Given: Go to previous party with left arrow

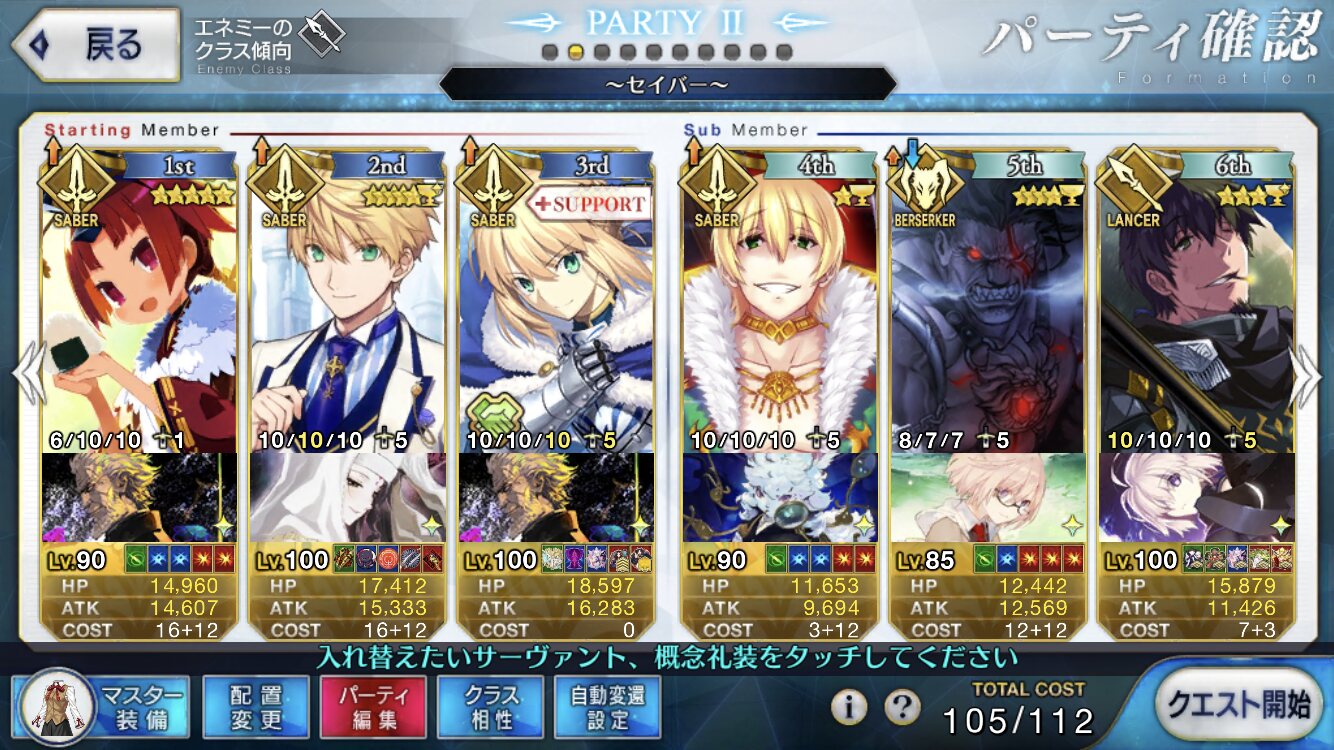Looking at the screenshot, I should (x=26, y=375).
